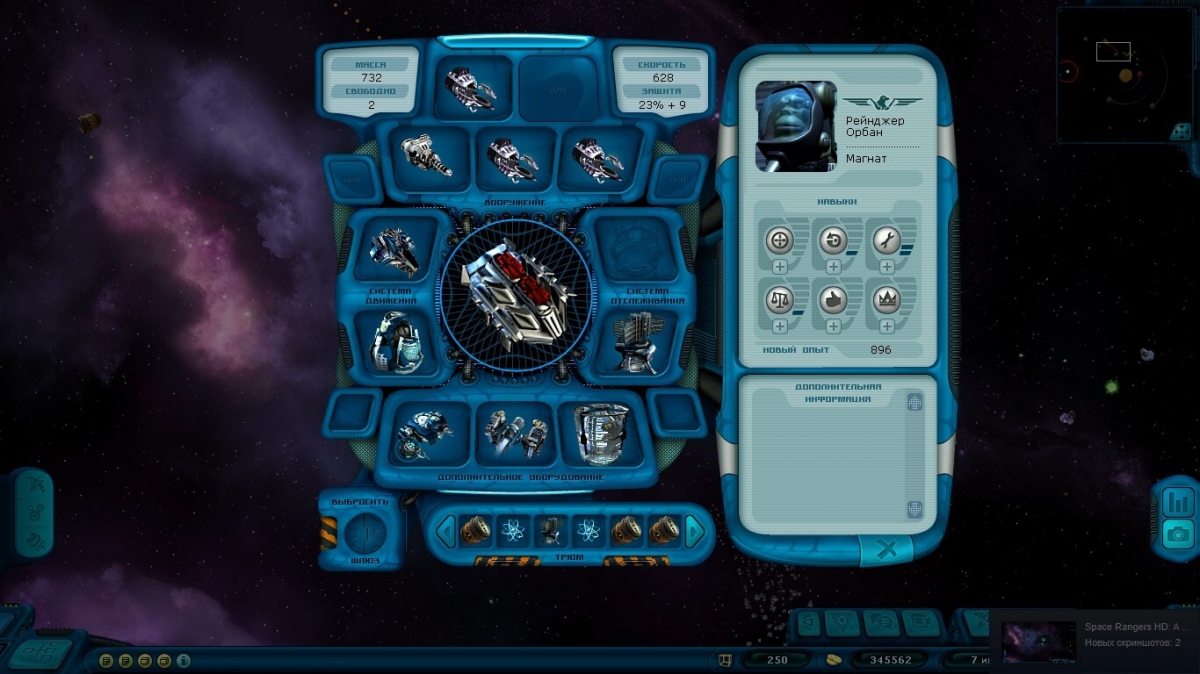Close the ship equipment panel
The height and width of the screenshot is (674, 1200).
[x=885, y=548]
